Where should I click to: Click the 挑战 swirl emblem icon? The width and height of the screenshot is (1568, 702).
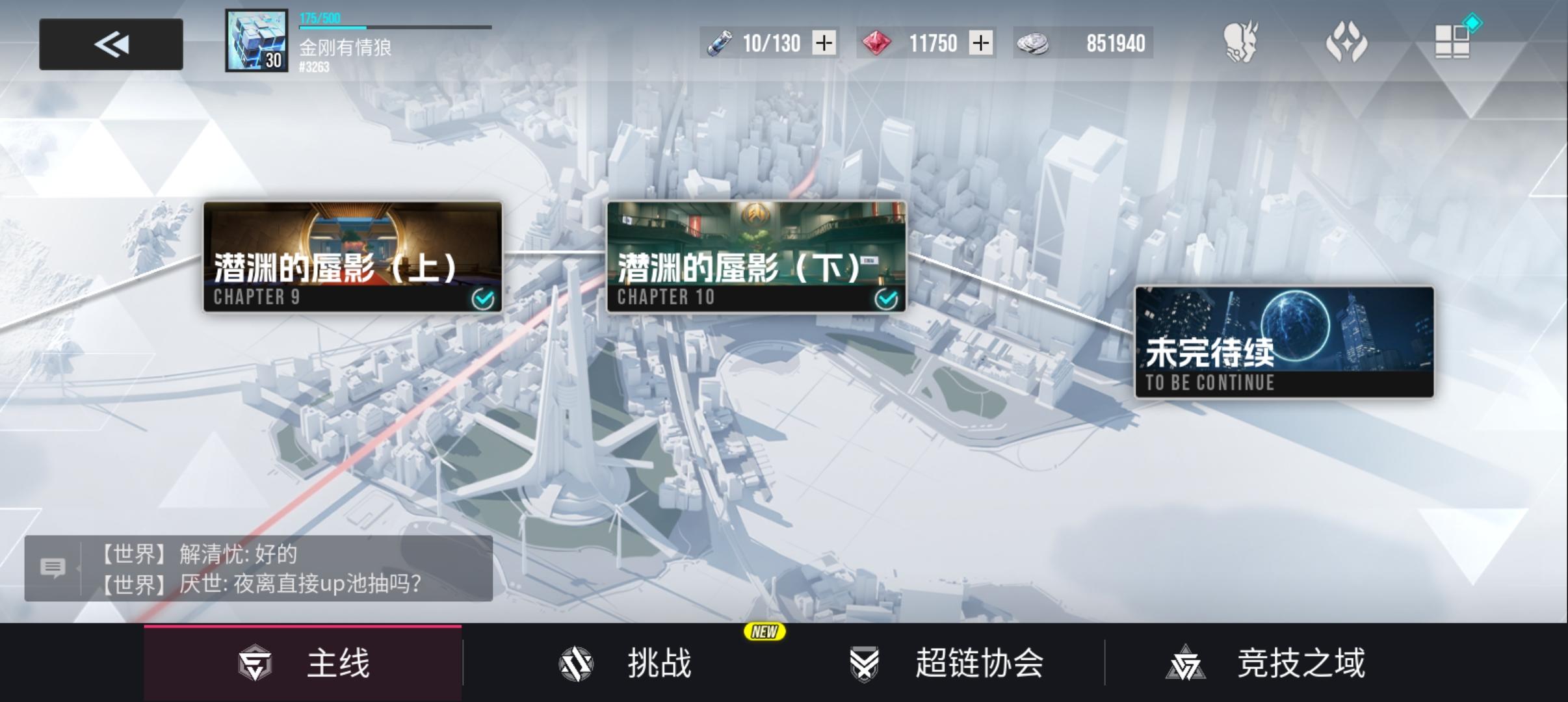click(x=575, y=662)
